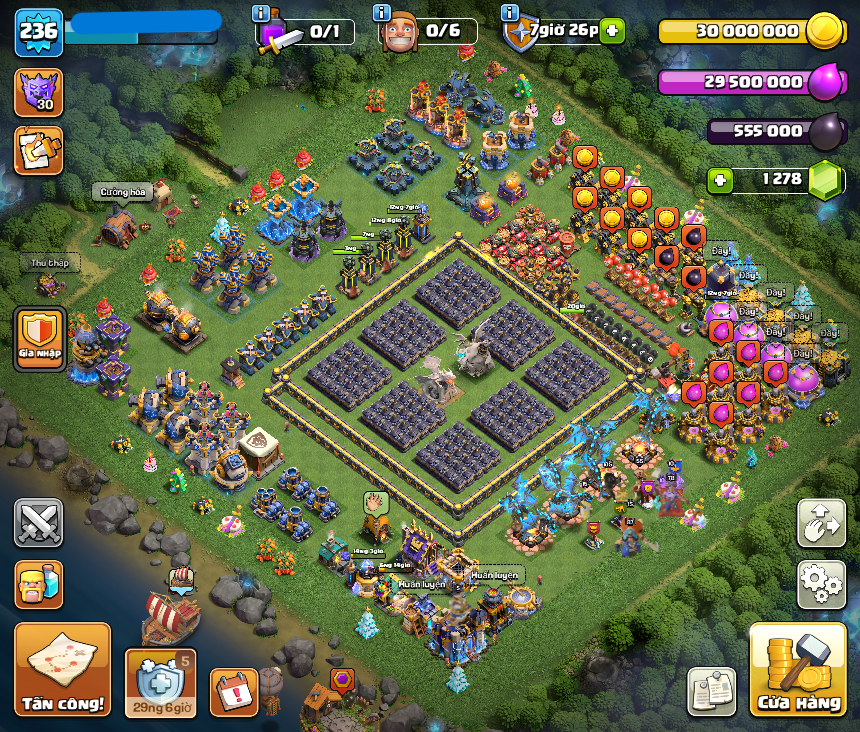Open the purple league badge 30
The height and width of the screenshot is (732, 860).
point(39,92)
